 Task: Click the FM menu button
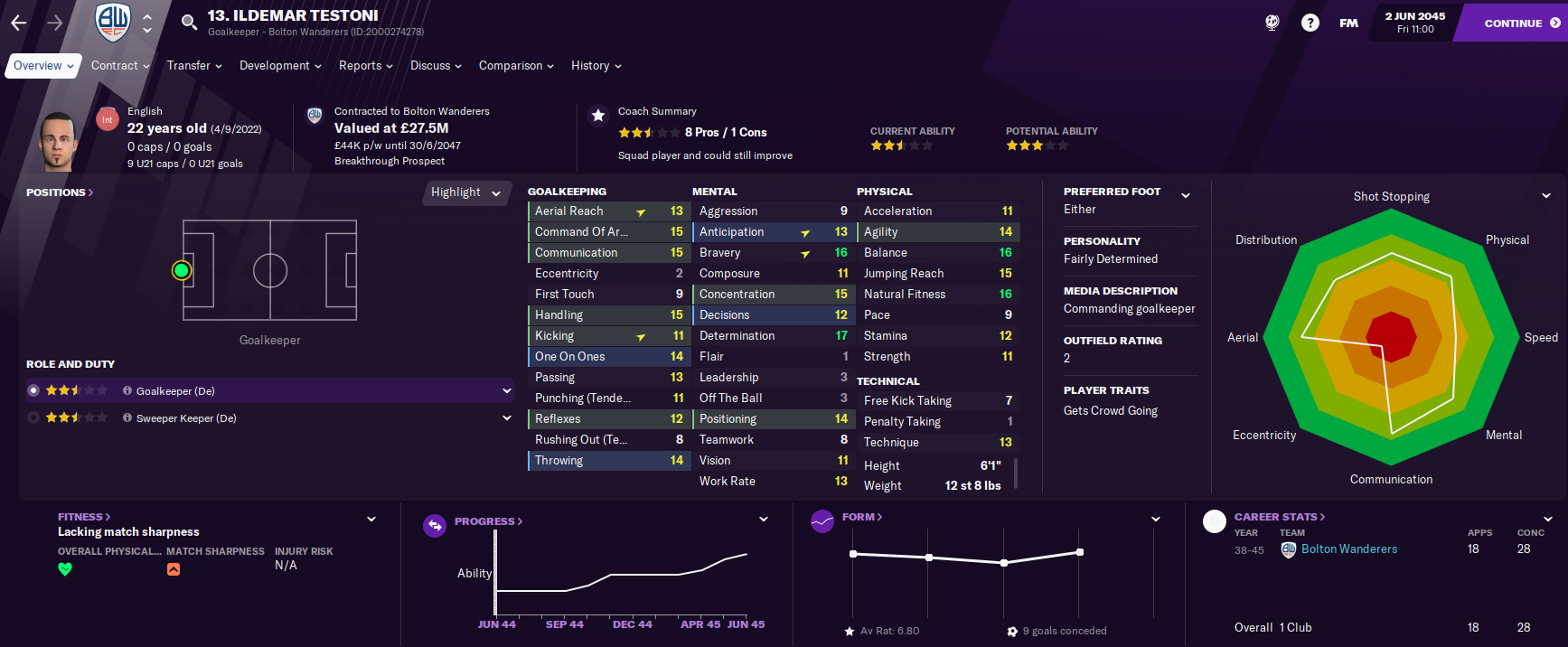[x=1348, y=23]
